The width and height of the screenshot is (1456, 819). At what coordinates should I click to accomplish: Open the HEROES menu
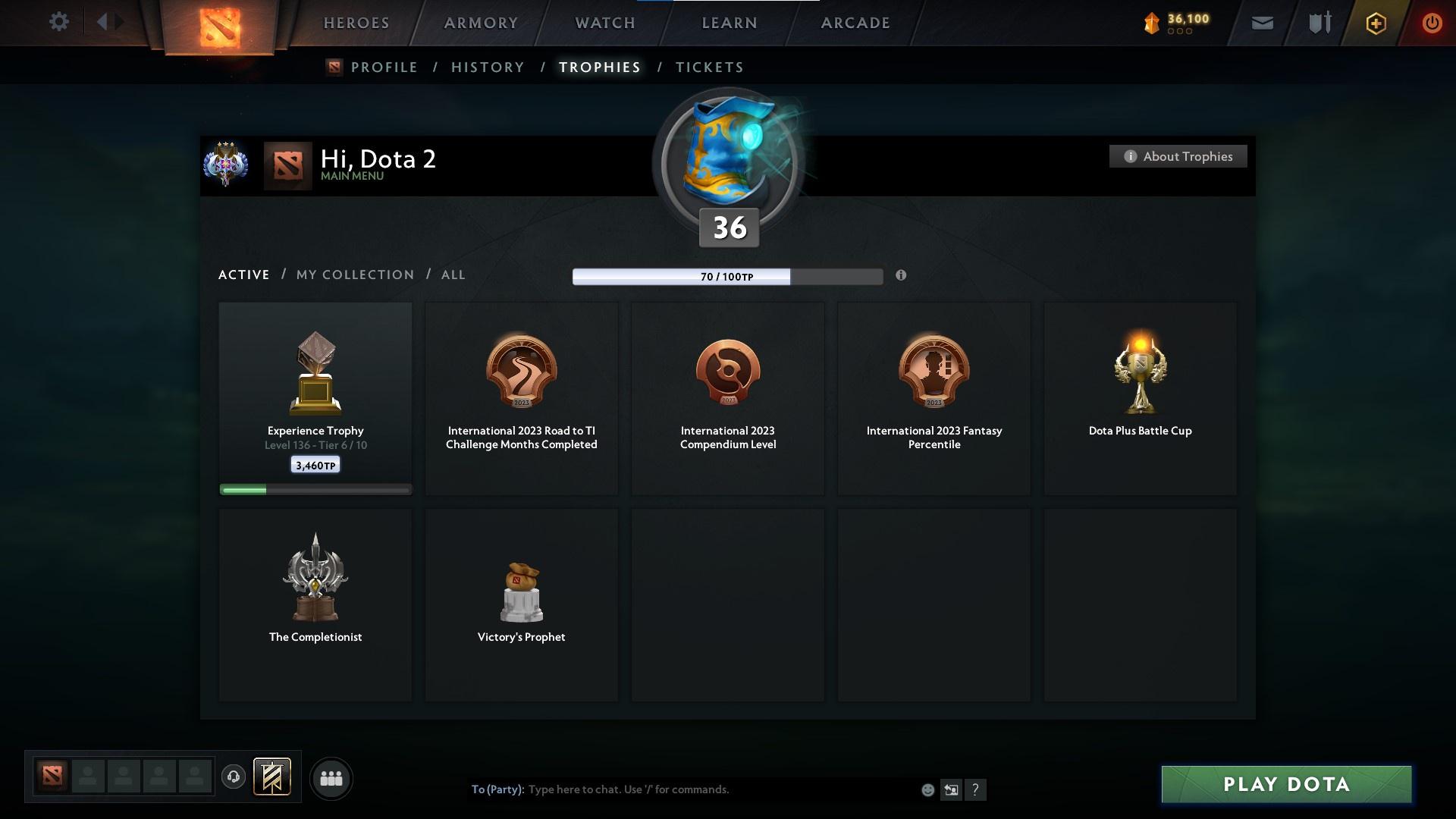pos(356,23)
